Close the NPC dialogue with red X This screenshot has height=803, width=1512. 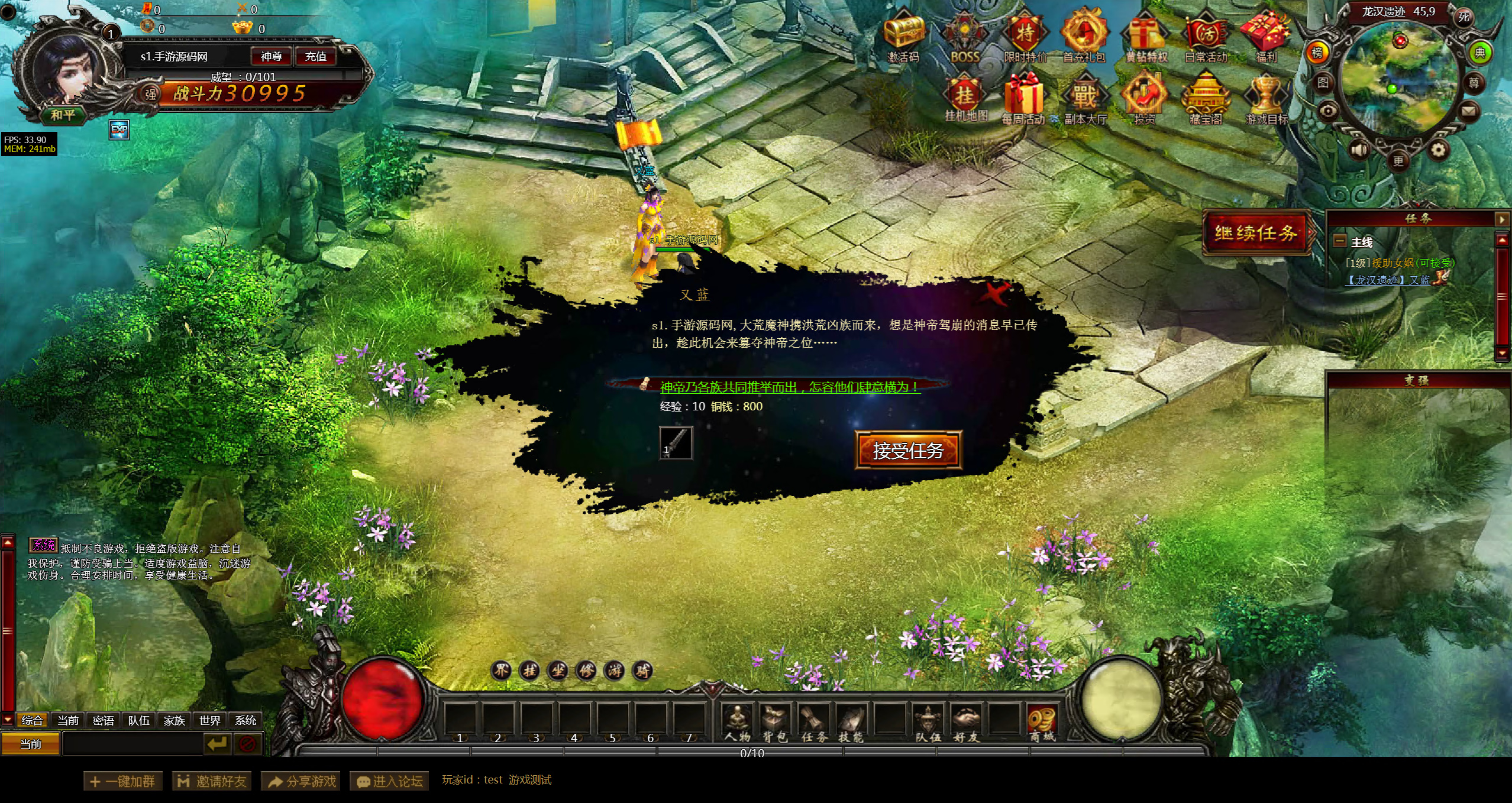995,292
